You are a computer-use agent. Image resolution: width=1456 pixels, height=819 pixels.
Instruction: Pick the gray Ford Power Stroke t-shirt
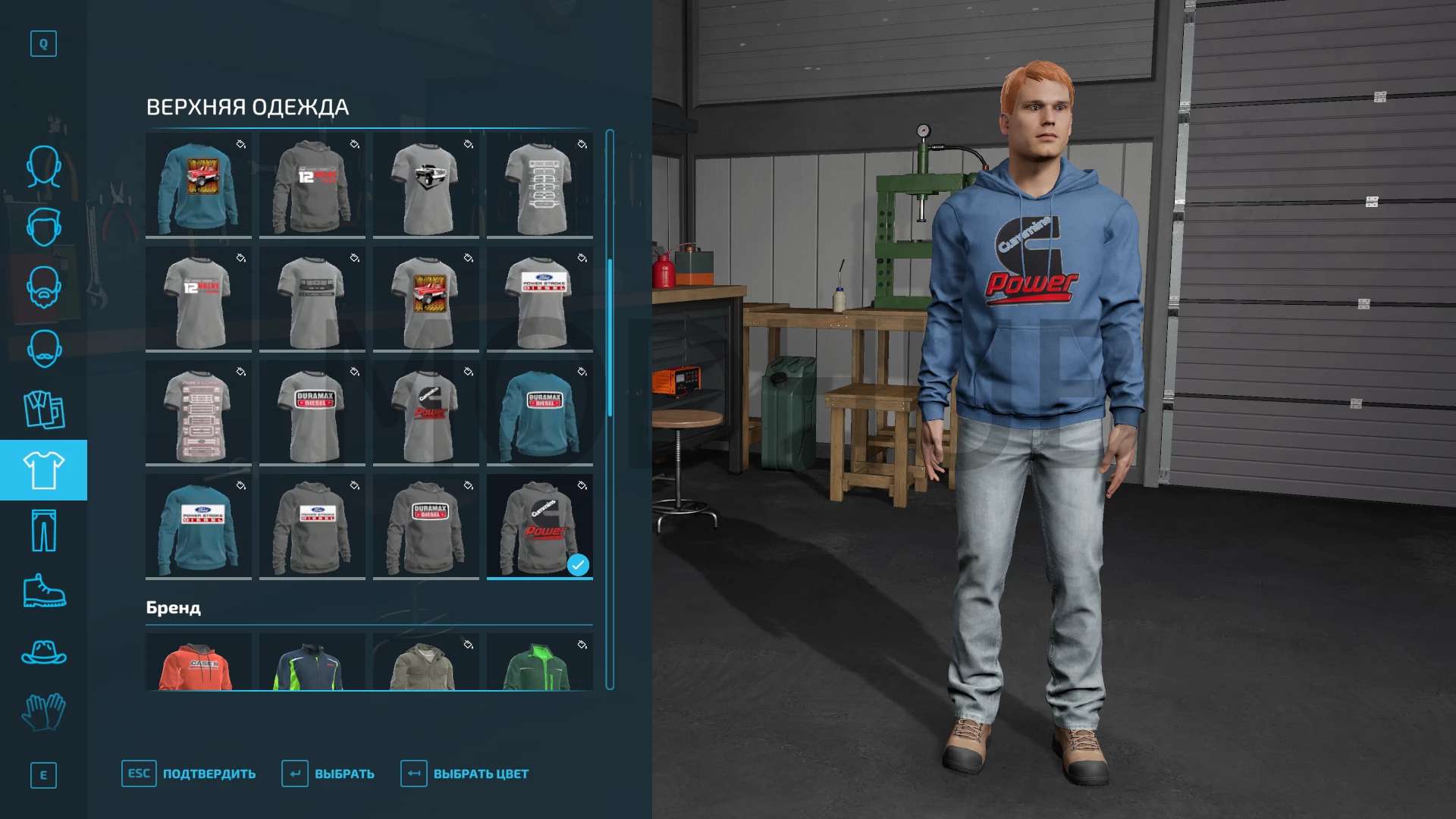pyautogui.click(x=540, y=300)
